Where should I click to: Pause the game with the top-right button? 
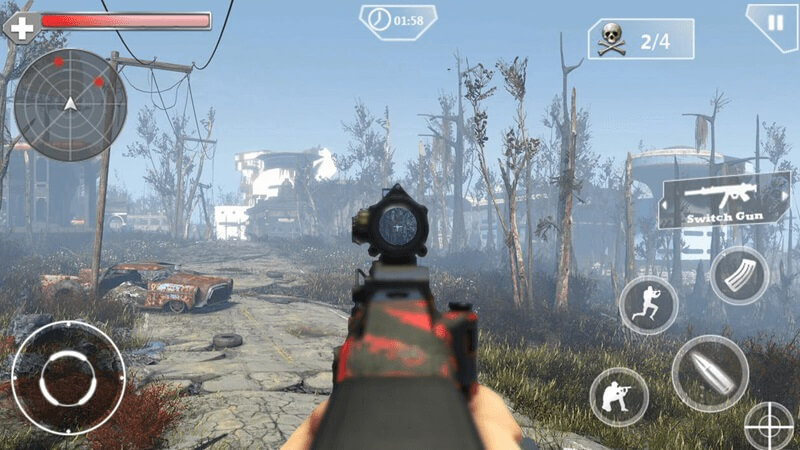(x=774, y=22)
